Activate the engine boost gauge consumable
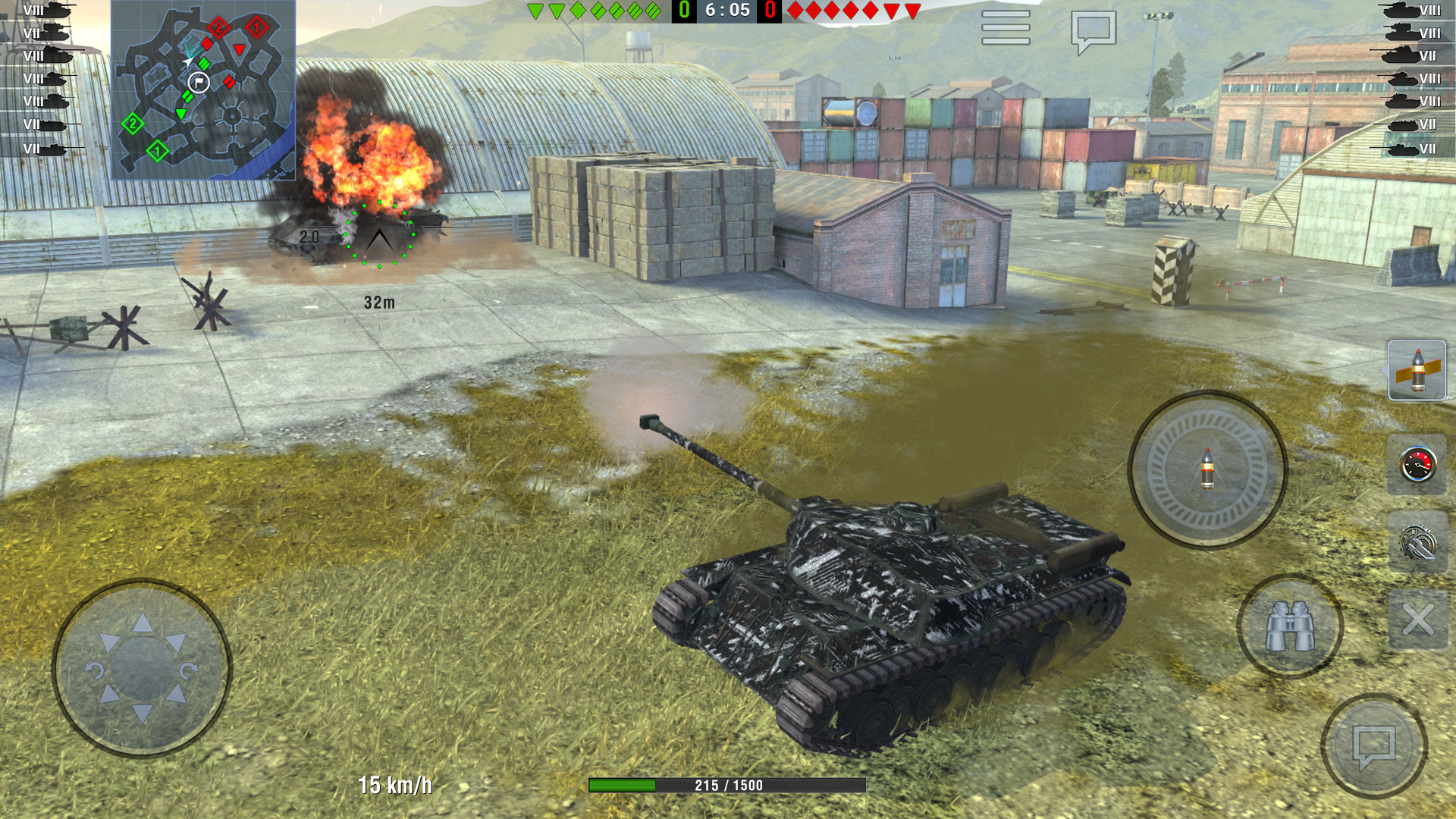 coord(1417,465)
